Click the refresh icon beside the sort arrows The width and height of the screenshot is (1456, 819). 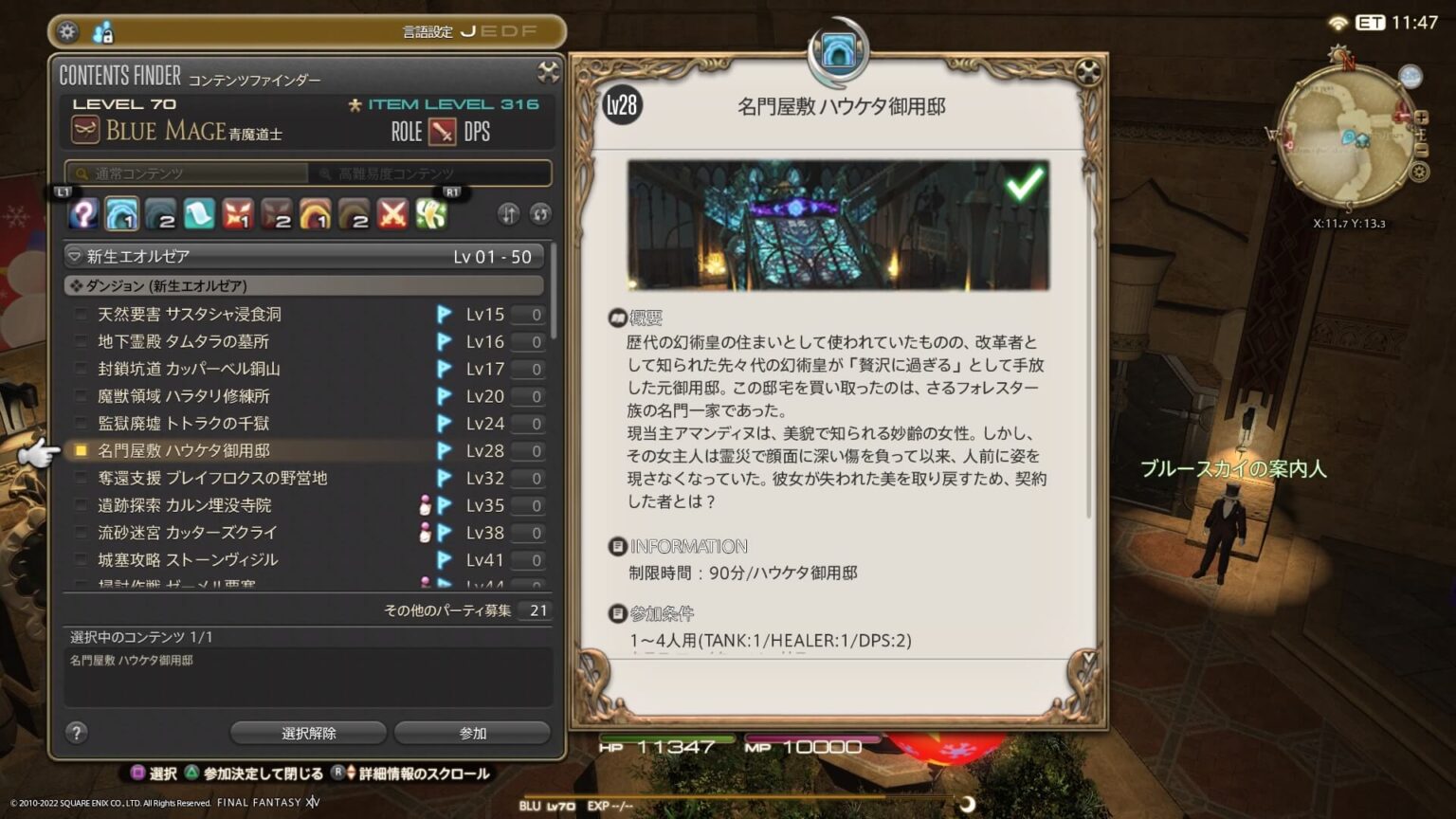click(538, 215)
